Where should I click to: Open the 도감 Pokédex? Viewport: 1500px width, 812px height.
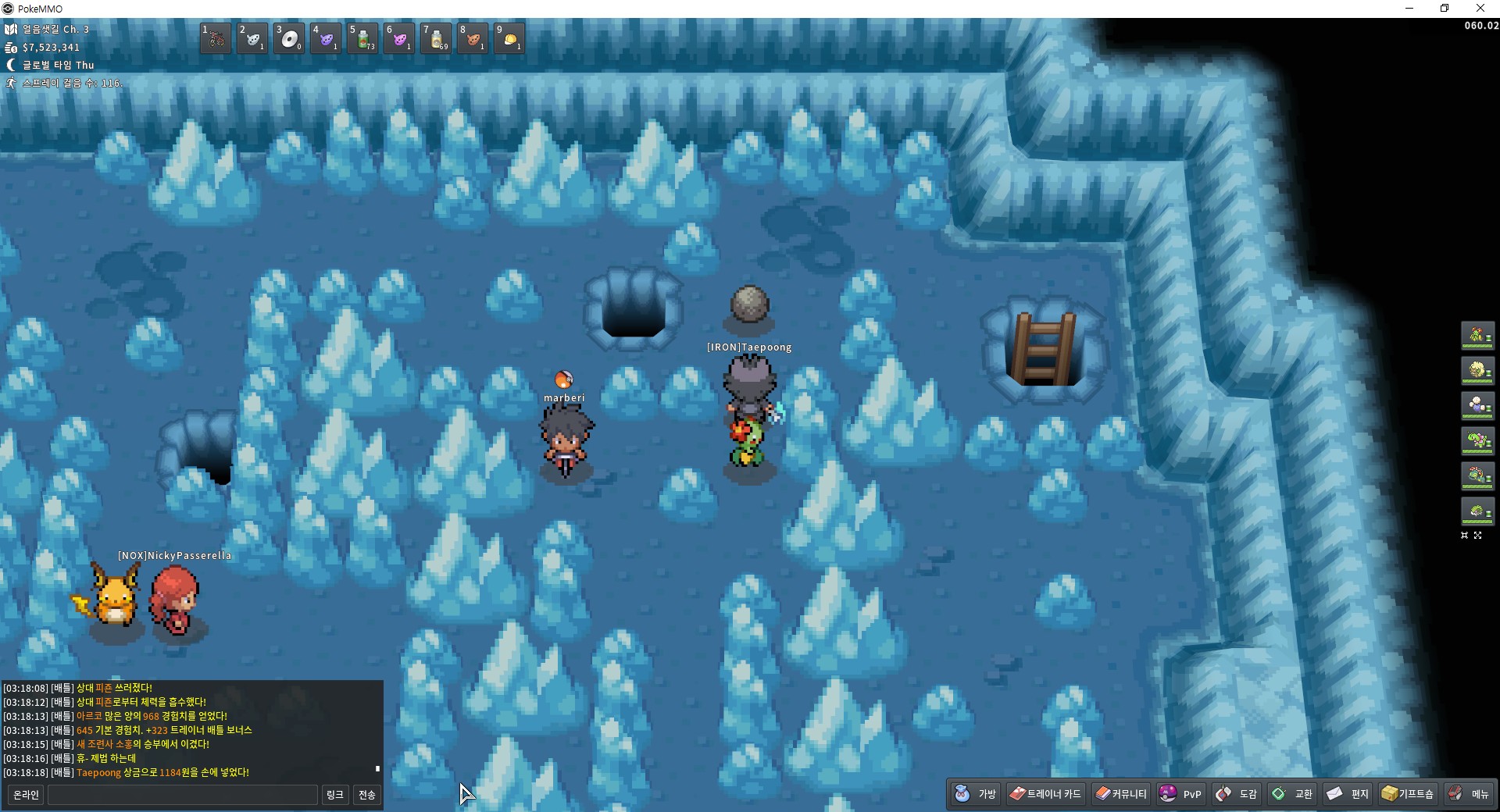(1237, 794)
